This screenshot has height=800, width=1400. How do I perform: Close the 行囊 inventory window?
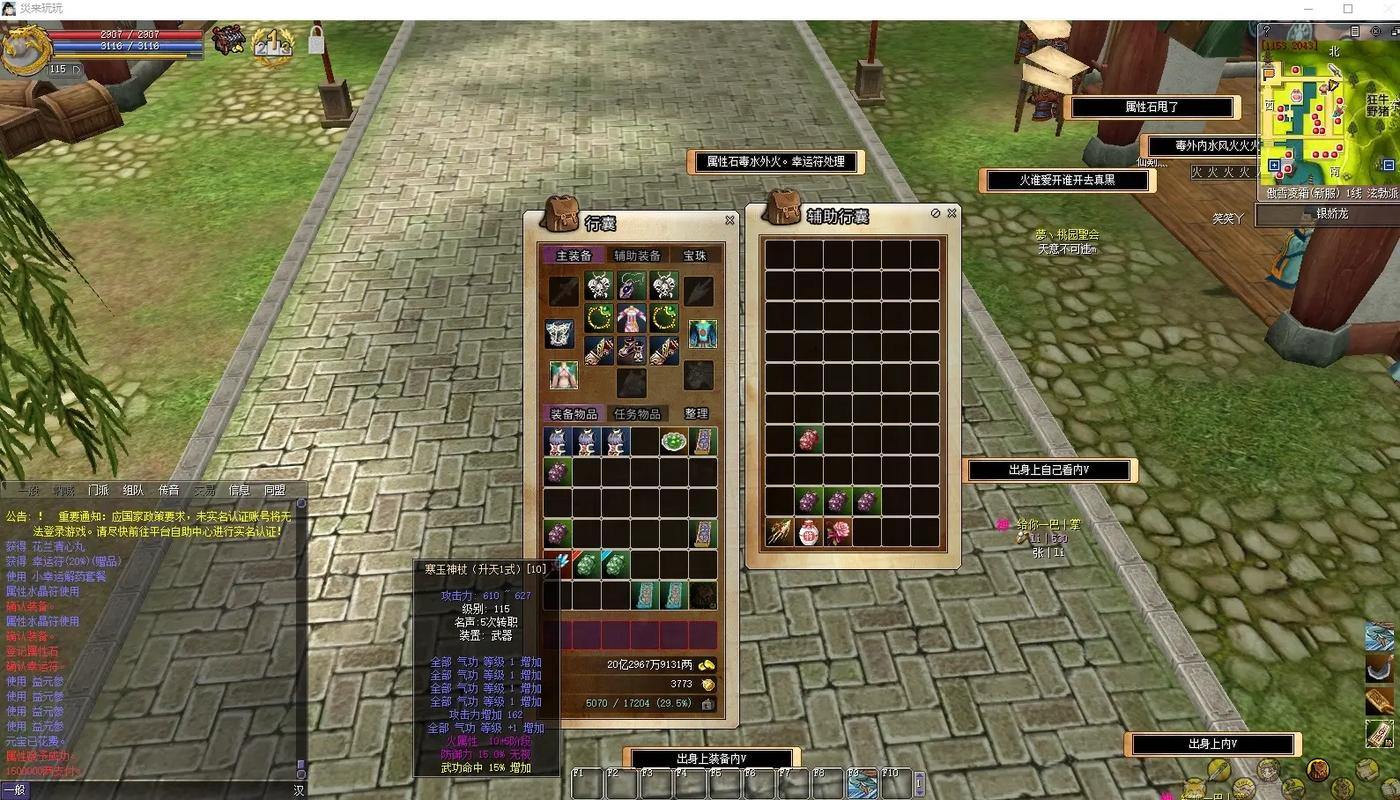coord(729,220)
